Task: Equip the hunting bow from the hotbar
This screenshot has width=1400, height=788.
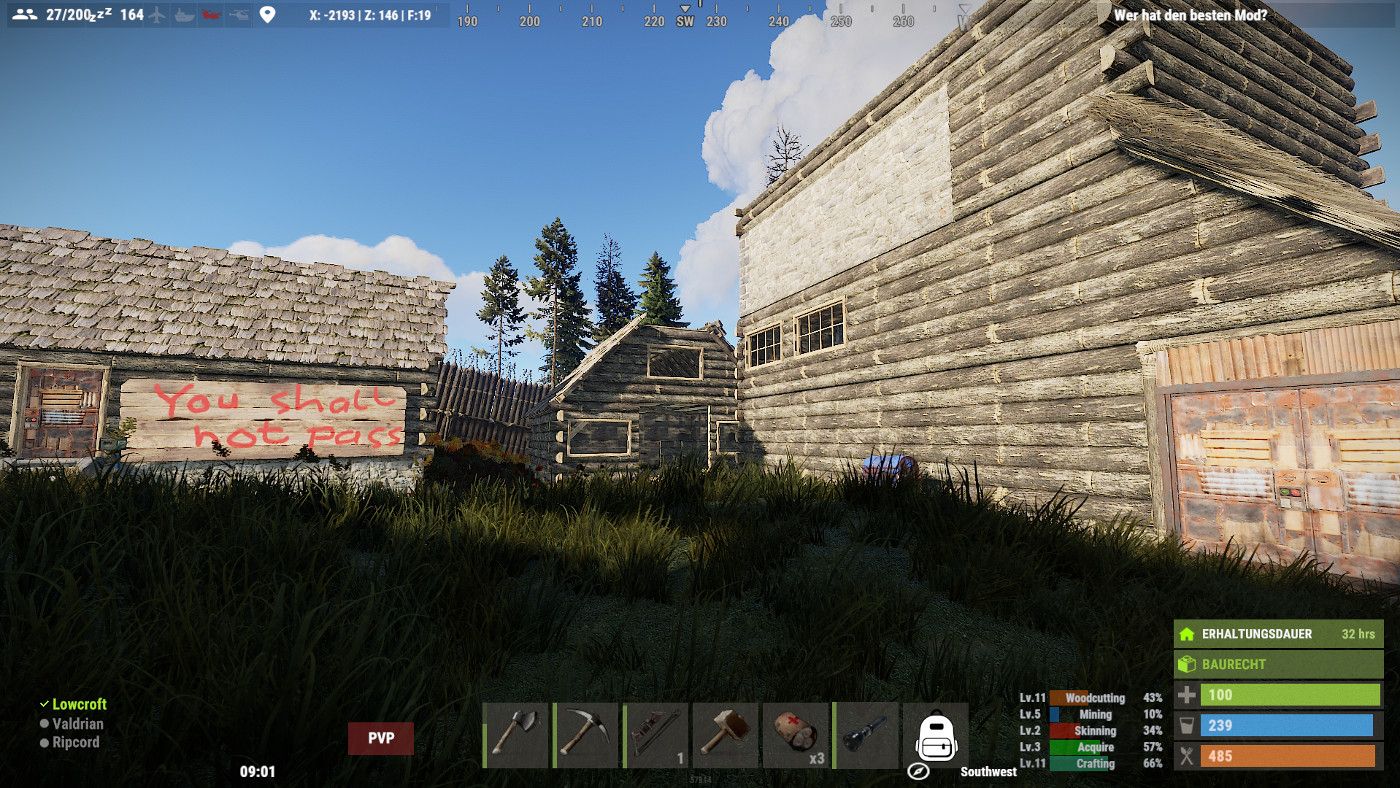Action: (x=655, y=735)
